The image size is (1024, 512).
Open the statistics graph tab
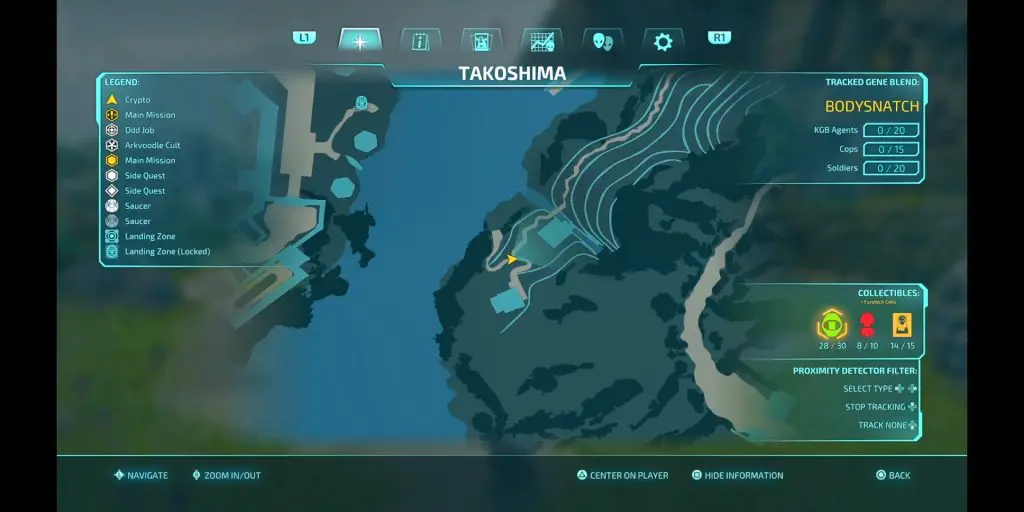tap(542, 41)
